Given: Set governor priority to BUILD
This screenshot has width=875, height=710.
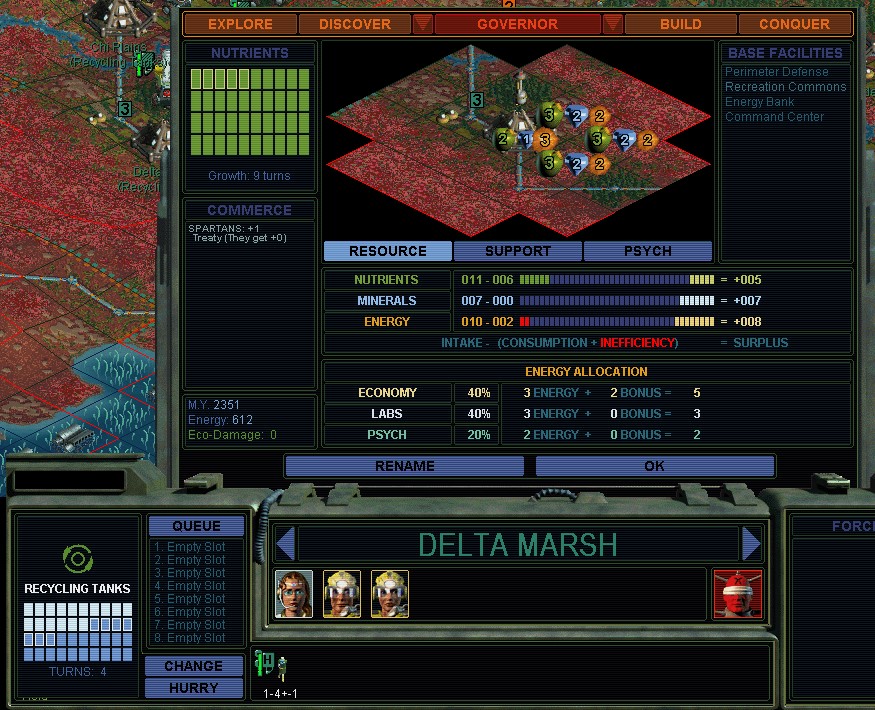Looking at the screenshot, I should tap(681, 24).
